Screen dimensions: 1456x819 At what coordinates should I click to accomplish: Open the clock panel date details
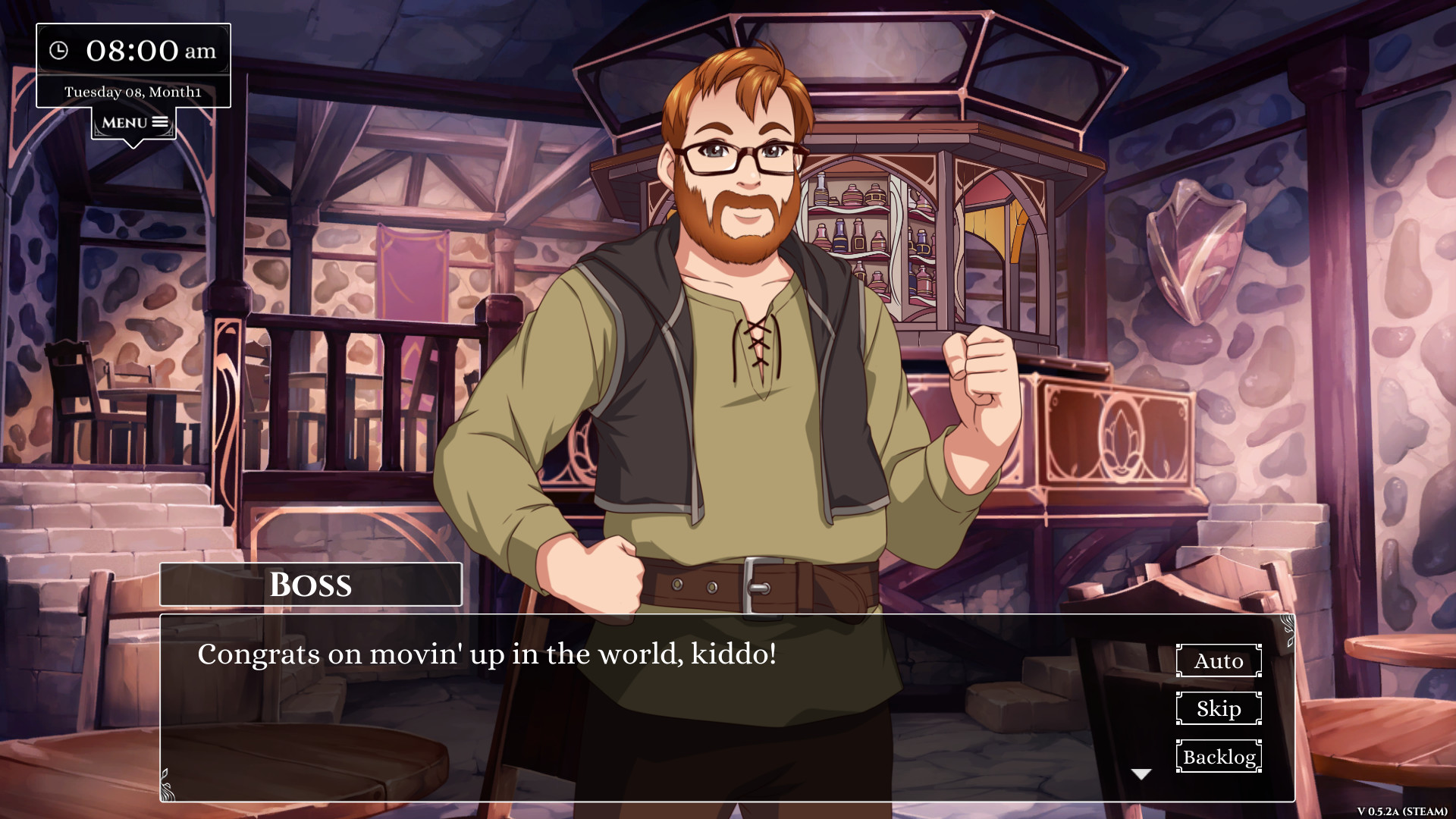pos(133,91)
